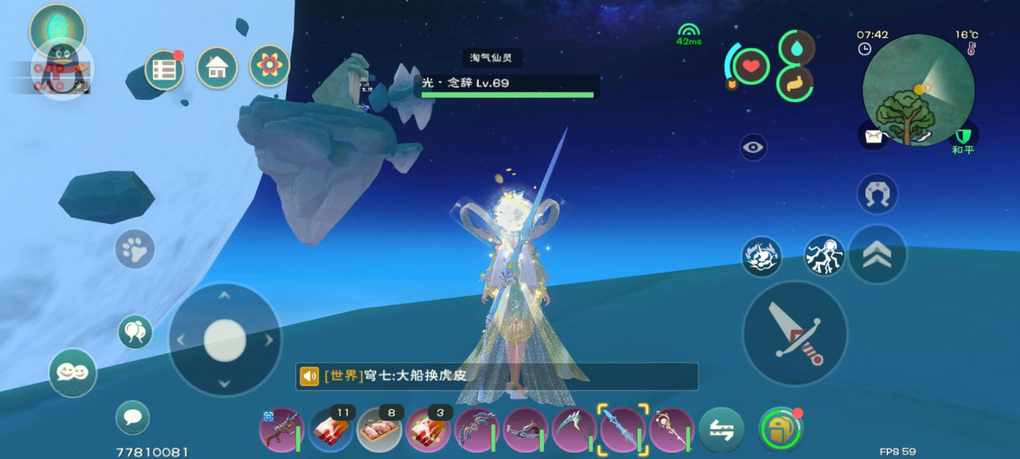Toggle the eye visibility button

(x=754, y=148)
